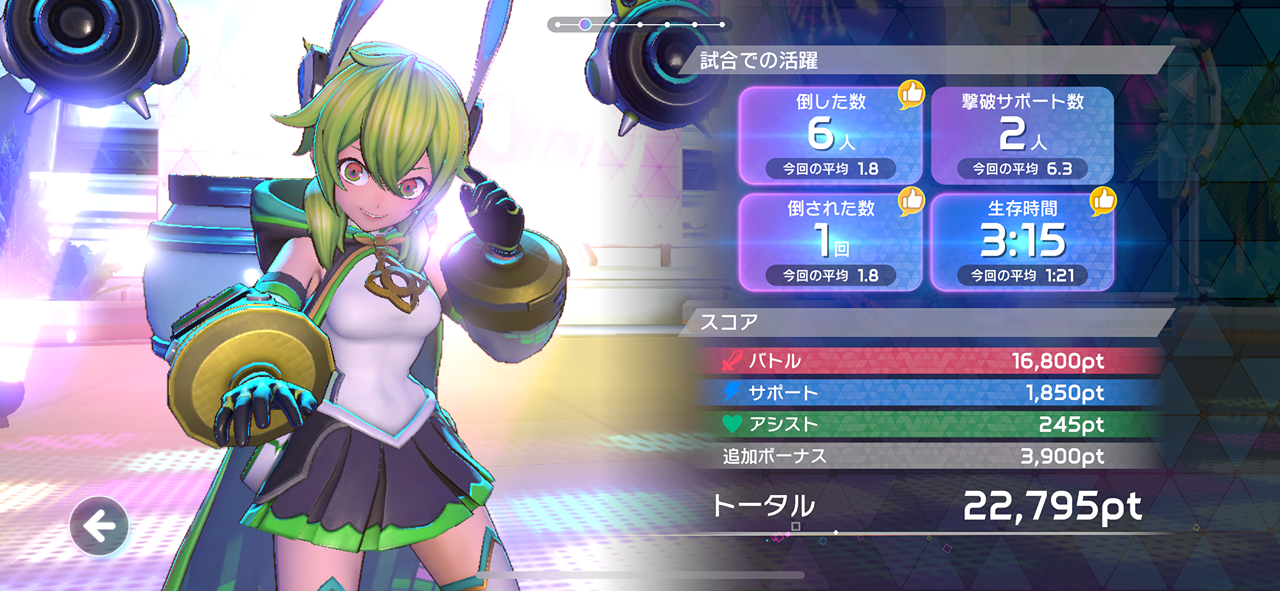1280x591 pixels.
Task: Go back with the white arrow button
Action: (x=99, y=526)
